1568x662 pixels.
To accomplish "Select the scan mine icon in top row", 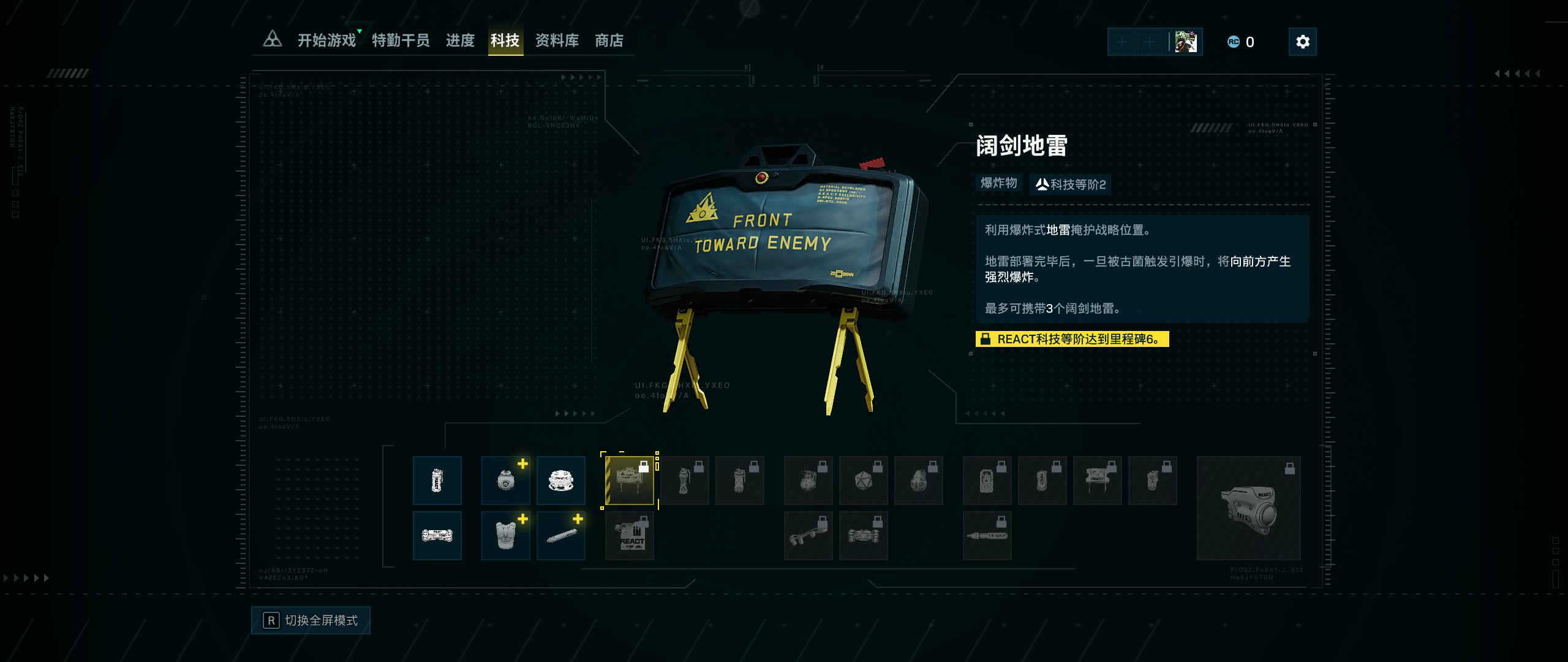I will (x=506, y=481).
